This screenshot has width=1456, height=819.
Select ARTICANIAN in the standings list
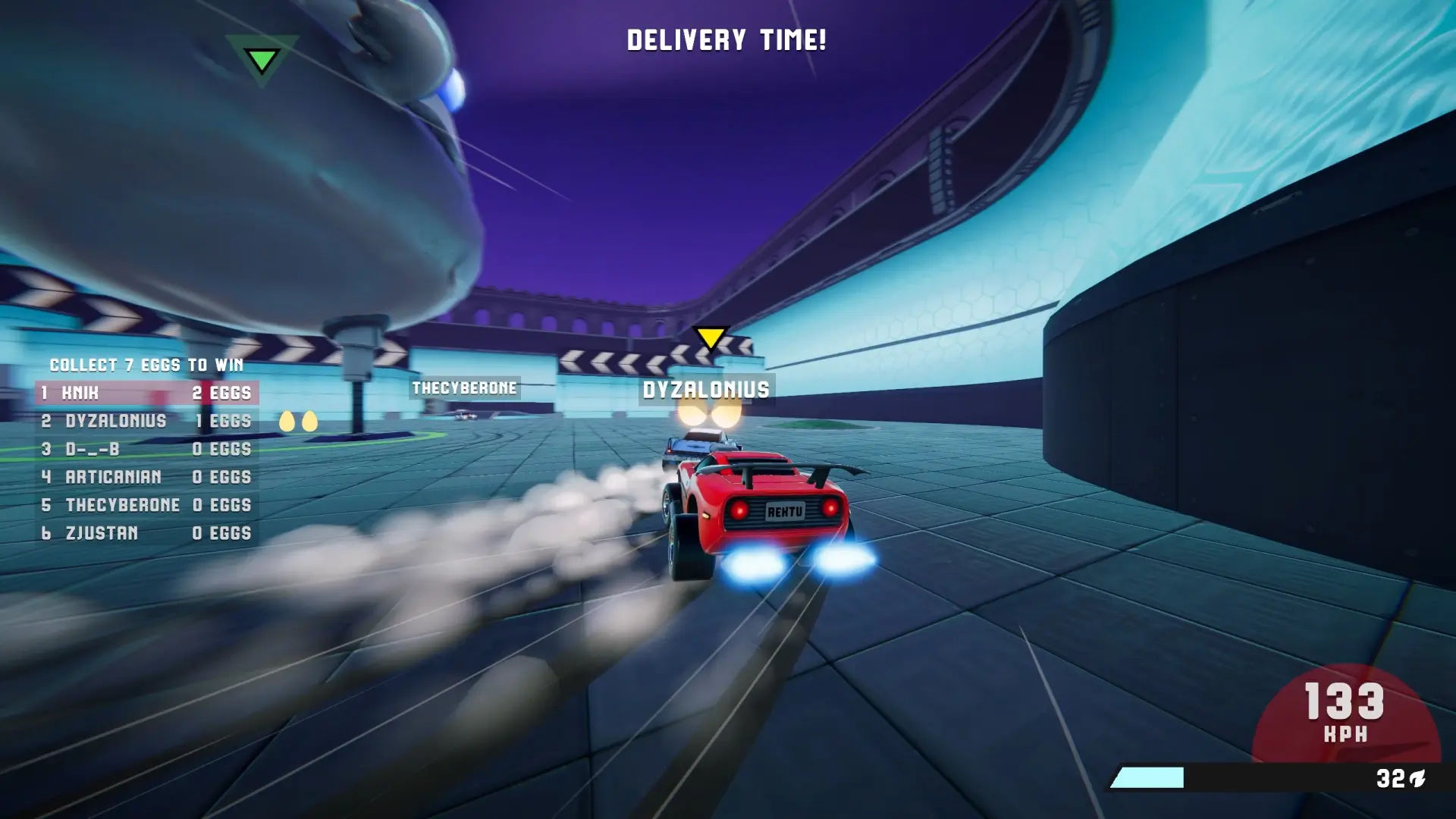pos(146,477)
